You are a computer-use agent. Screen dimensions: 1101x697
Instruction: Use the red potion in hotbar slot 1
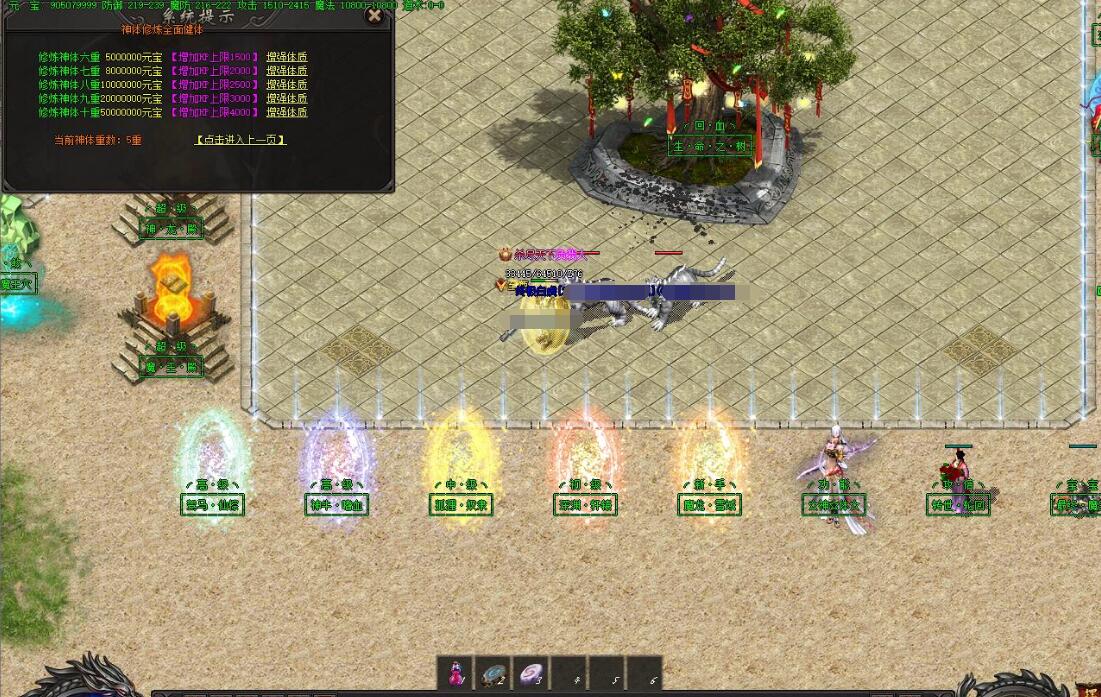[x=456, y=672]
